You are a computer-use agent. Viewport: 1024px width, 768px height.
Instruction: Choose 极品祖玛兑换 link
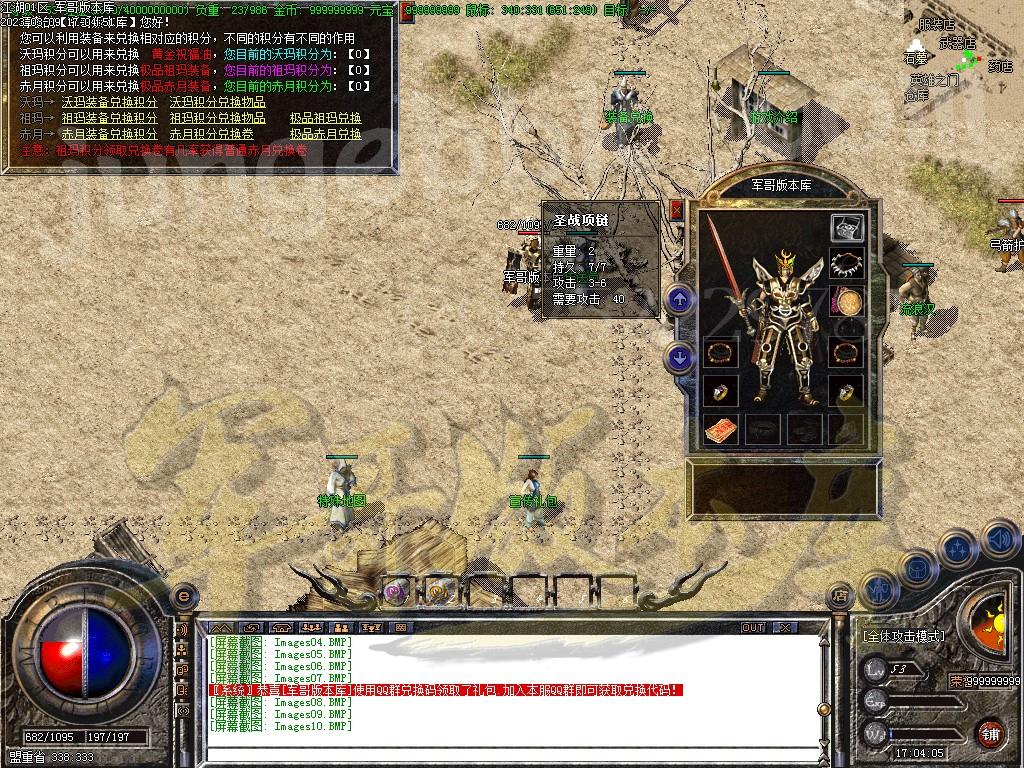coord(325,118)
